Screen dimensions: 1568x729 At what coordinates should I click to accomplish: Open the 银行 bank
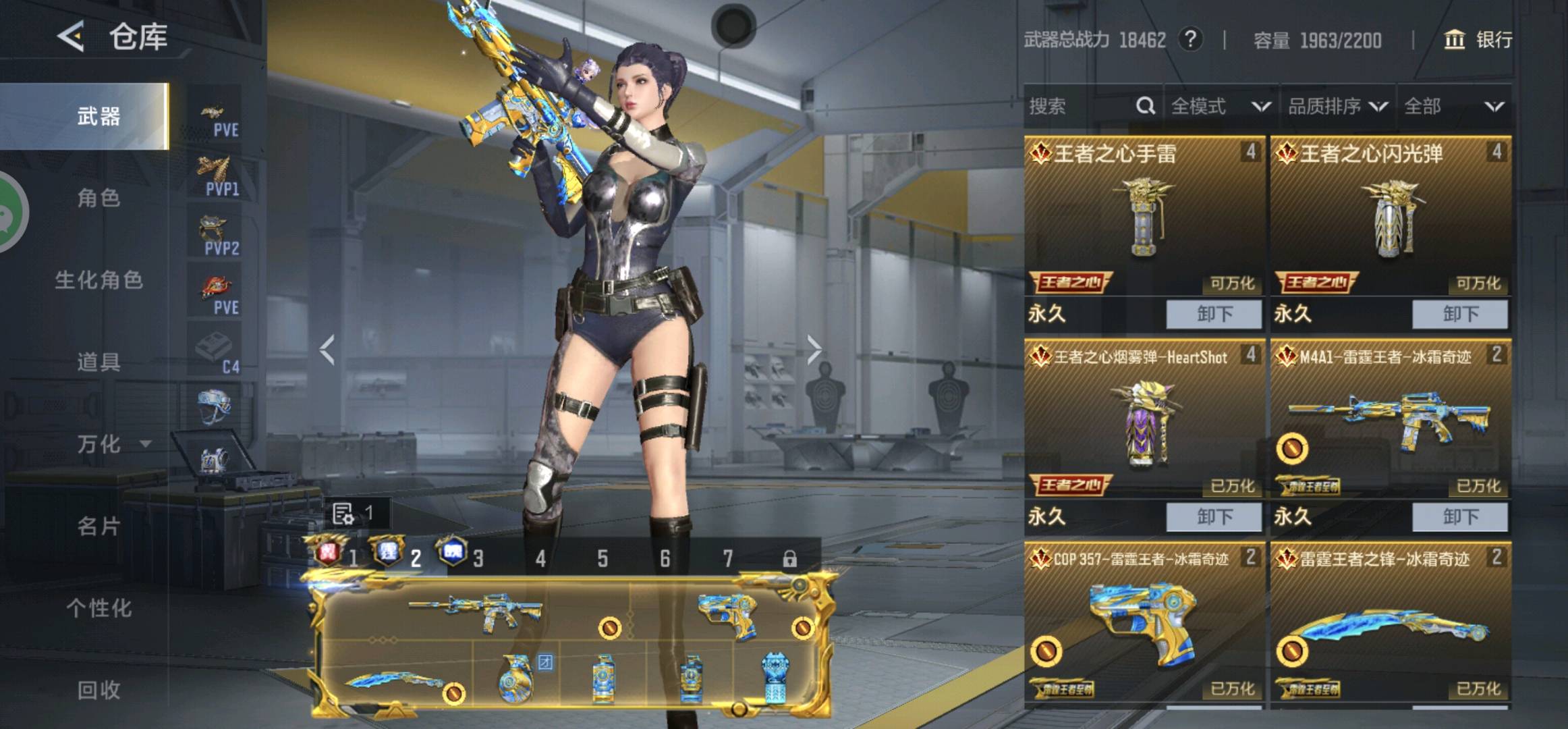point(1478,40)
